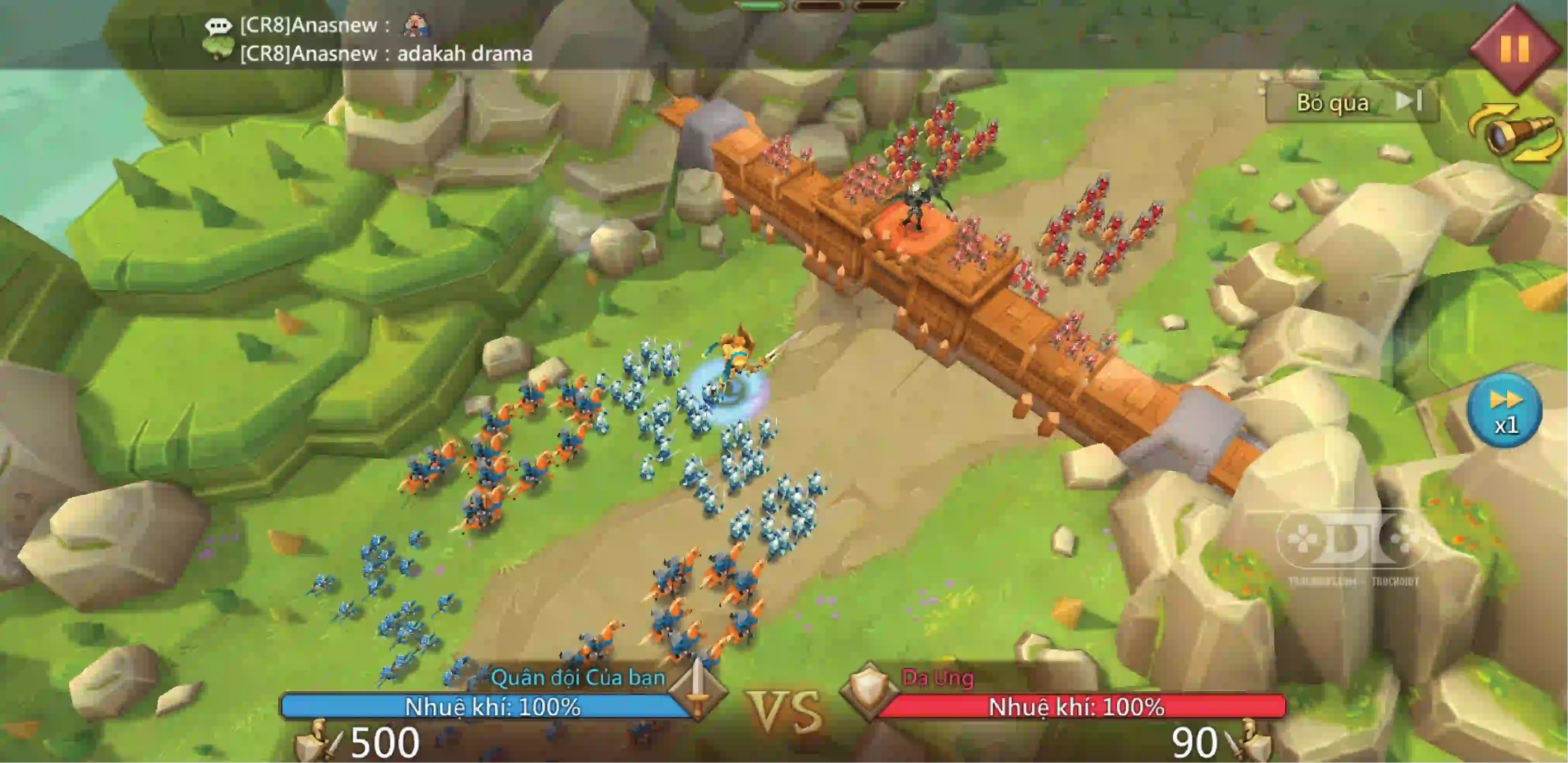Screen dimensions: 1568x763
Task: Pause the battle with the diamond button
Action: click(x=1514, y=48)
